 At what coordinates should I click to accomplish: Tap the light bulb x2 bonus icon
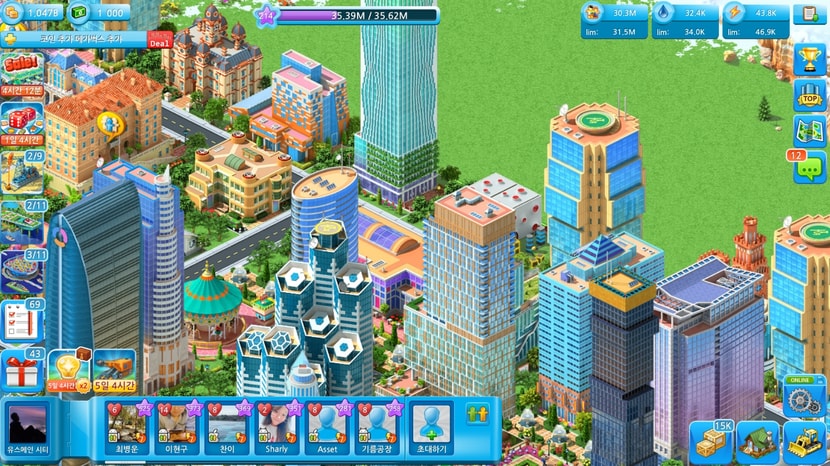point(68,368)
